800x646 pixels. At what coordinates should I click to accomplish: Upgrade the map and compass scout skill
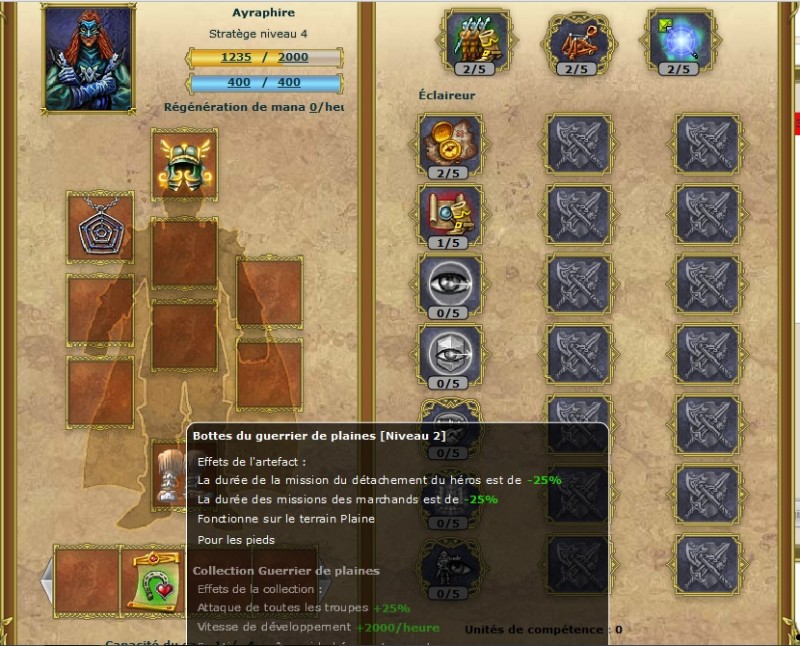coord(450,143)
